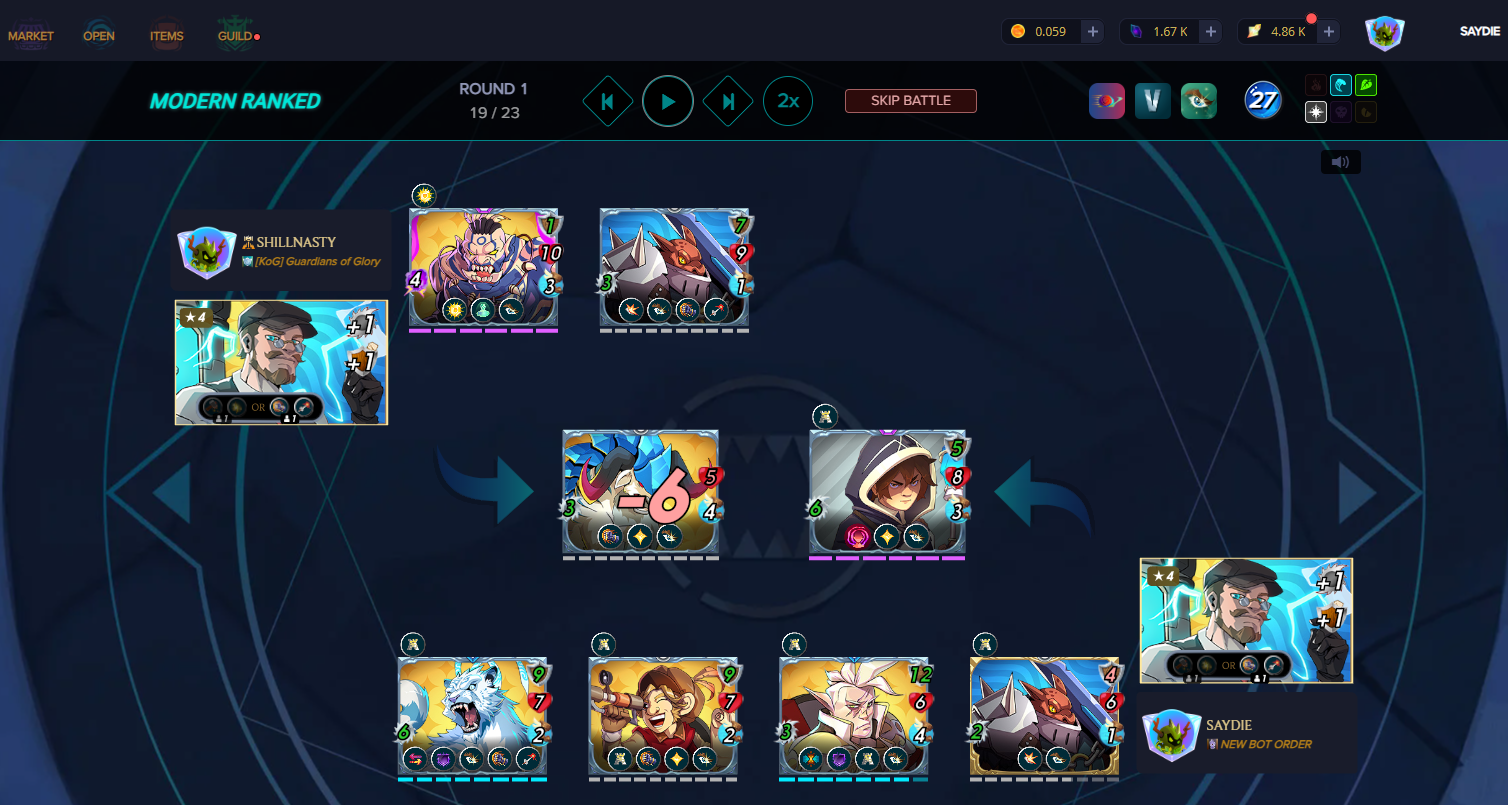The width and height of the screenshot is (1508, 805).
Task: Click the Skip Battle button
Action: (910, 101)
